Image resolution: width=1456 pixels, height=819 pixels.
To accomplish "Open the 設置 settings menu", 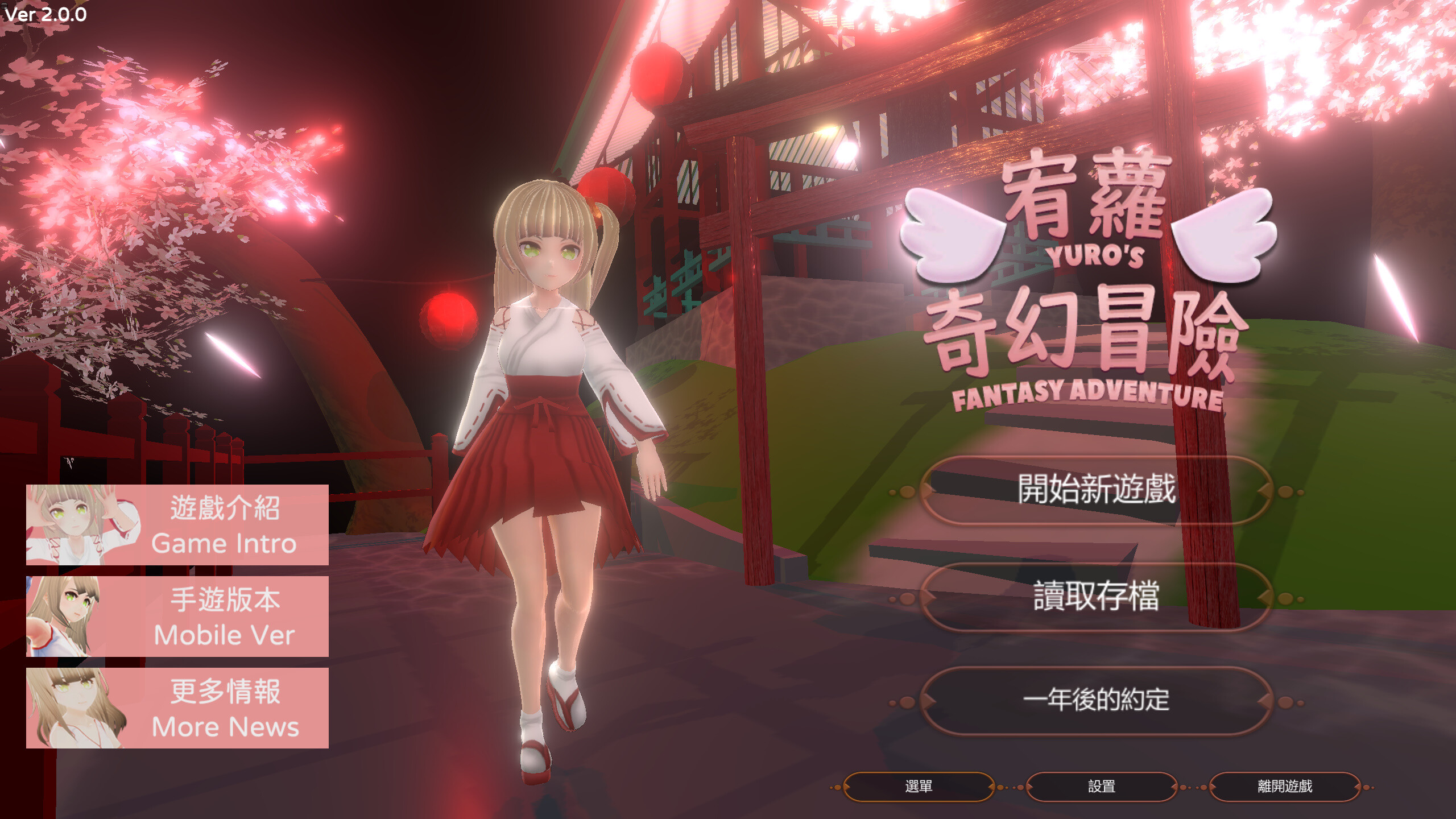I will pos(1101,787).
